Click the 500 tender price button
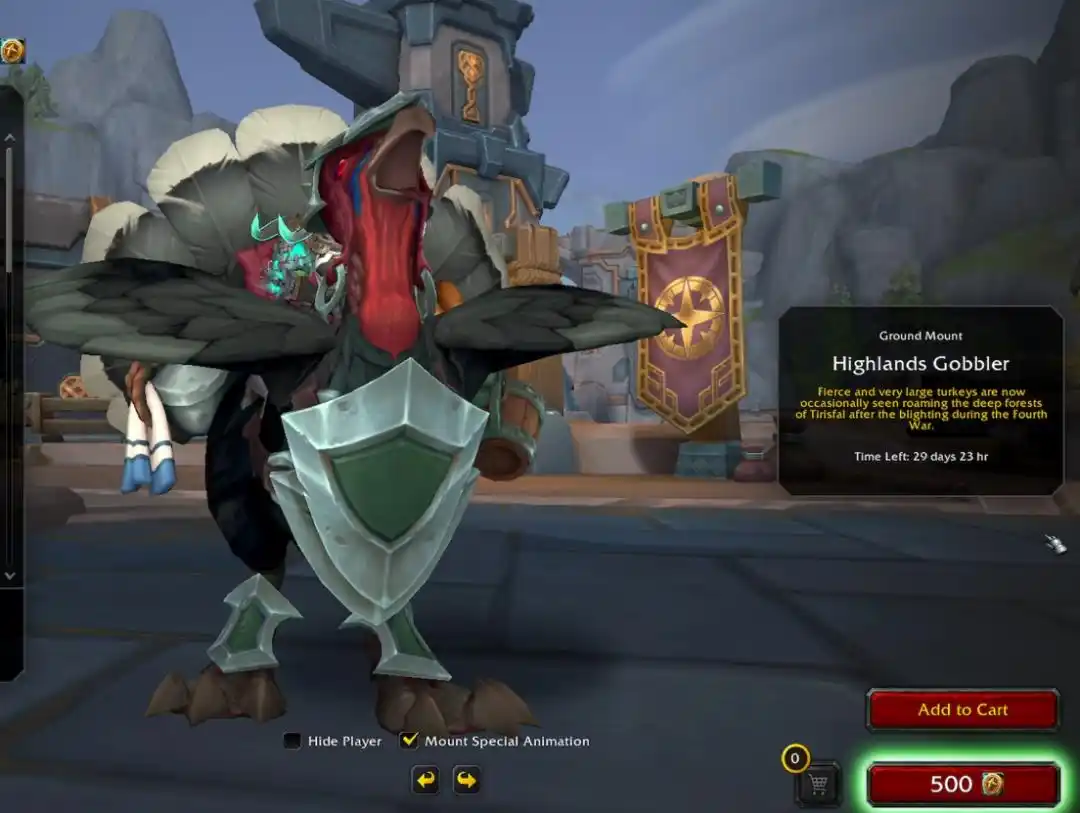The width and height of the screenshot is (1080, 813). [962, 784]
